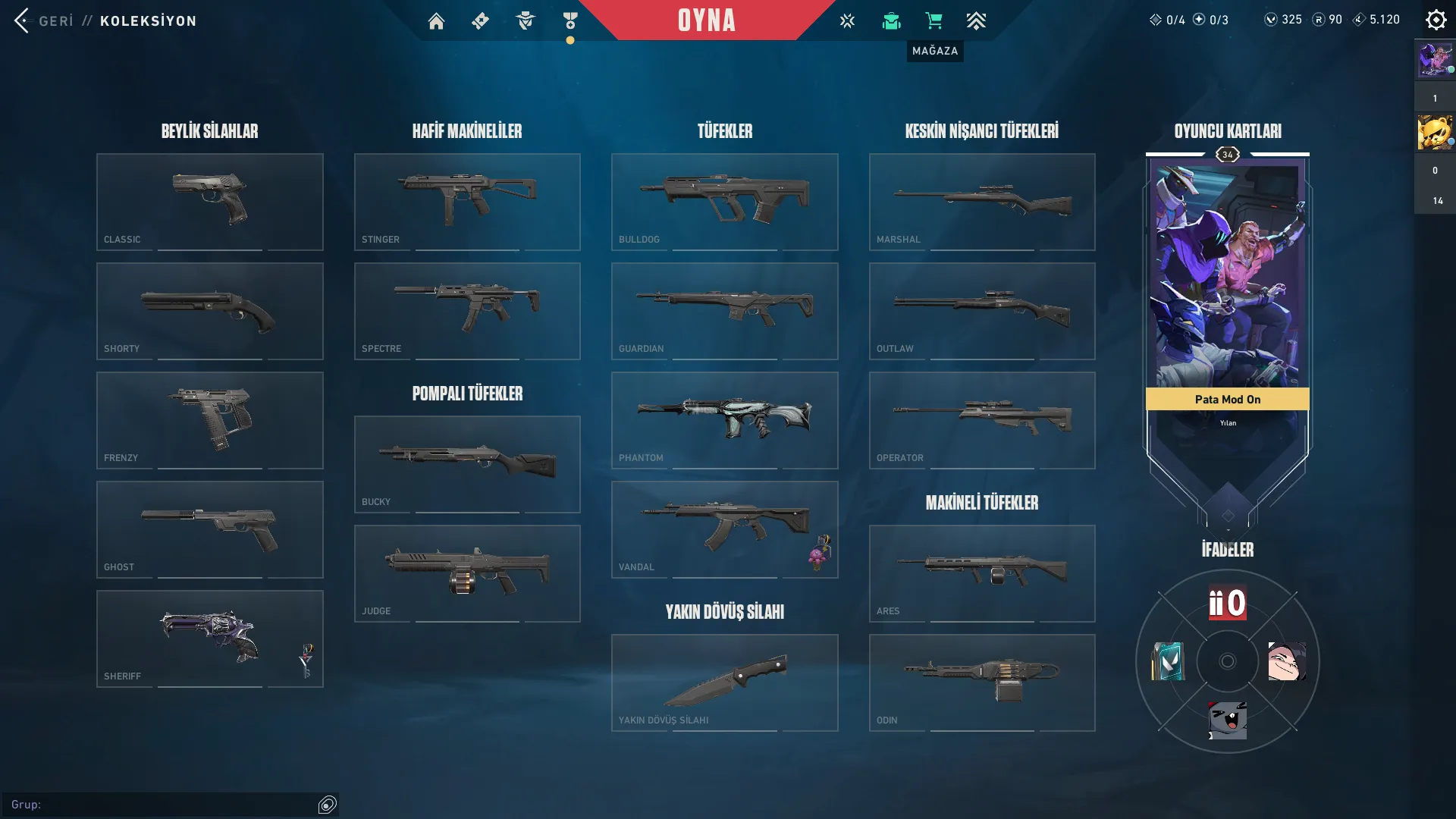
Task: Open the Judge shotgun slot
Action: point(467,573)
